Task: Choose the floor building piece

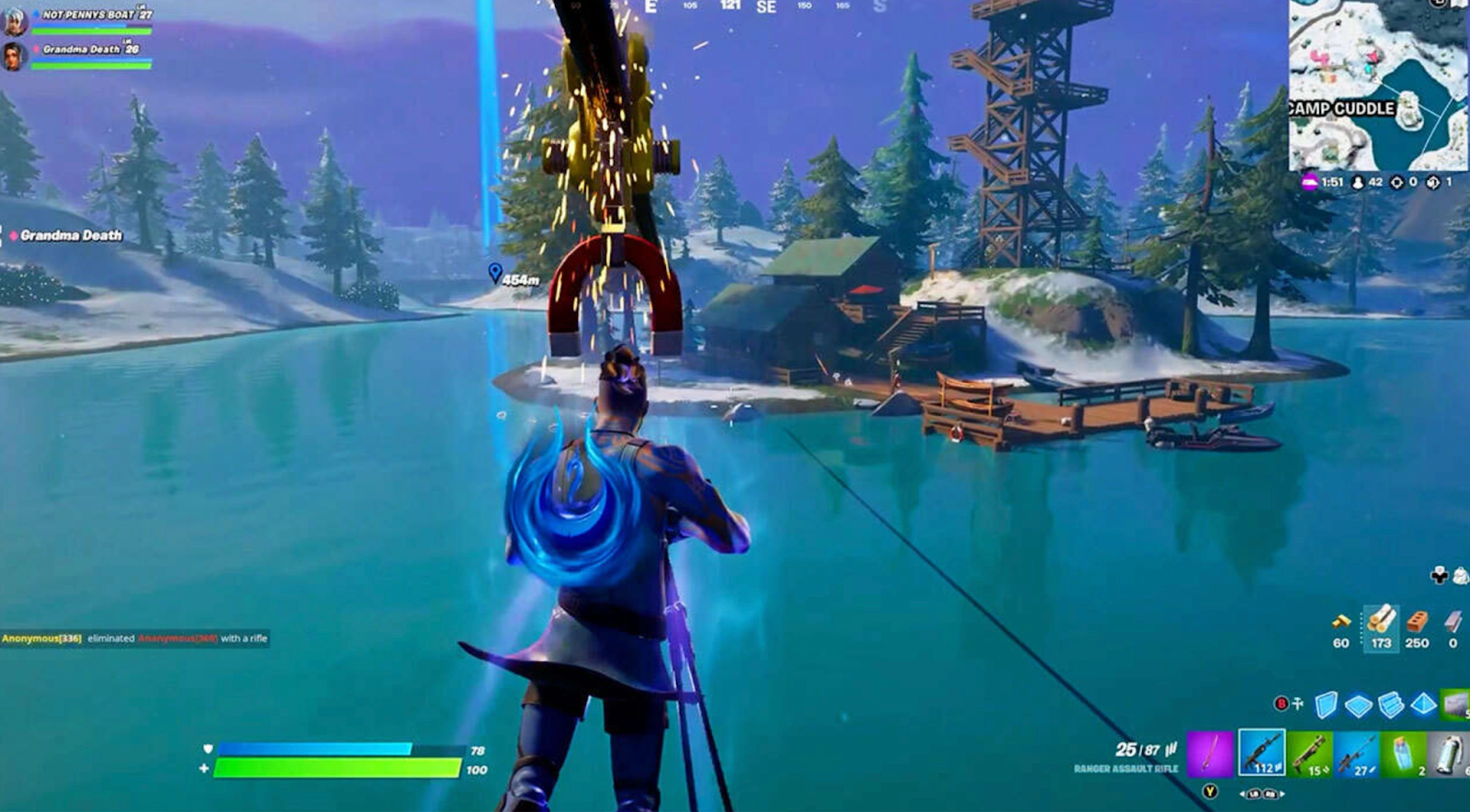Action: click(1358, 705)
